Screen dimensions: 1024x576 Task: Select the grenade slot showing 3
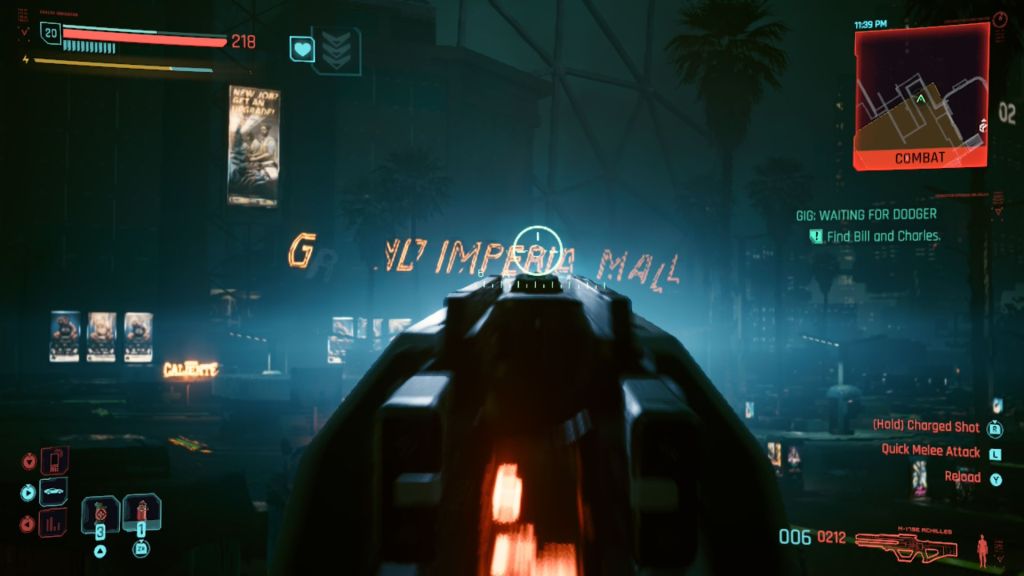pyautogui.click(x=101, y=514)
